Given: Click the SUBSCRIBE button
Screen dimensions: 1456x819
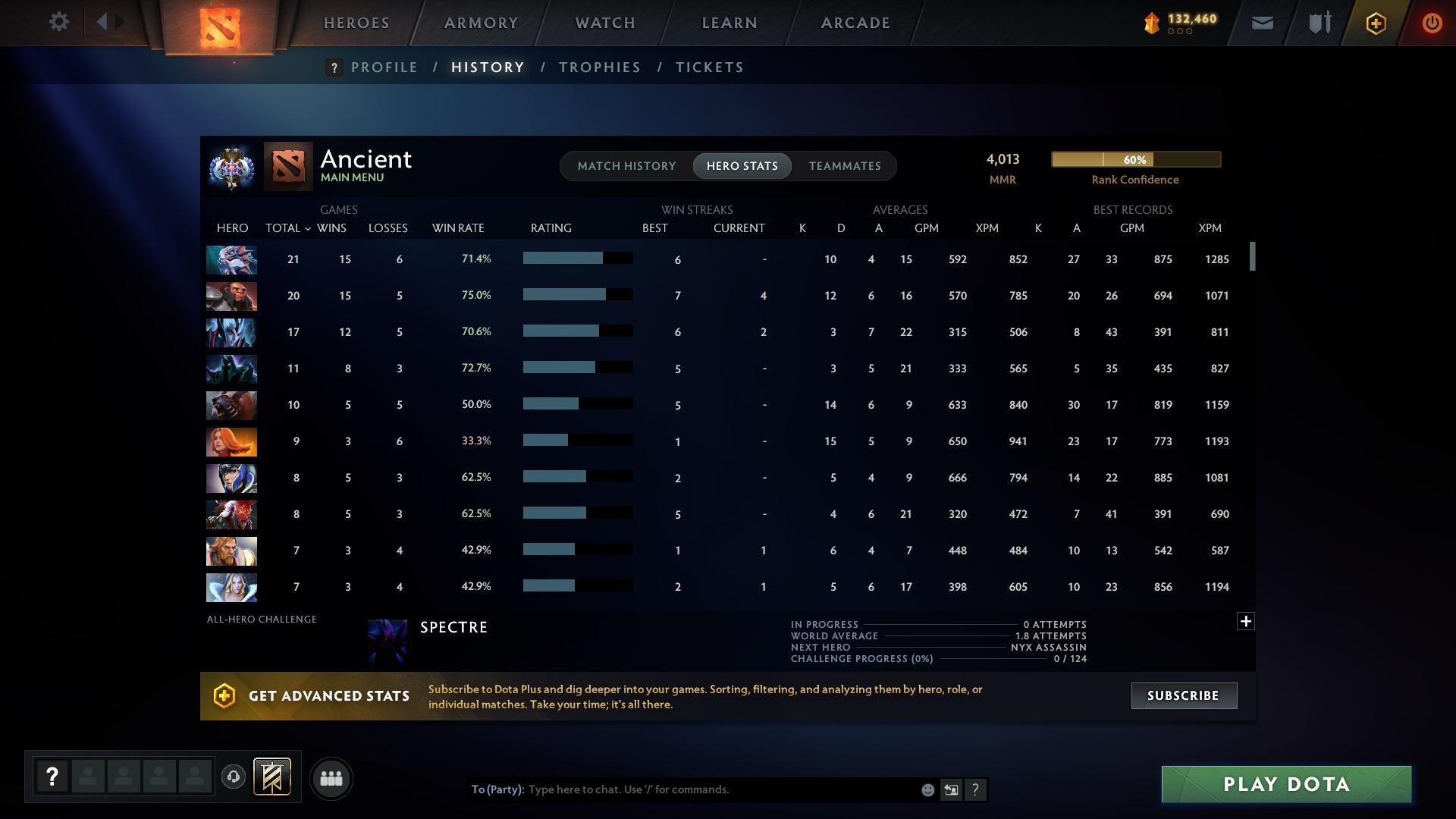Looking at the screenshot, I should pyautogui.click(x=1183, y=695).
